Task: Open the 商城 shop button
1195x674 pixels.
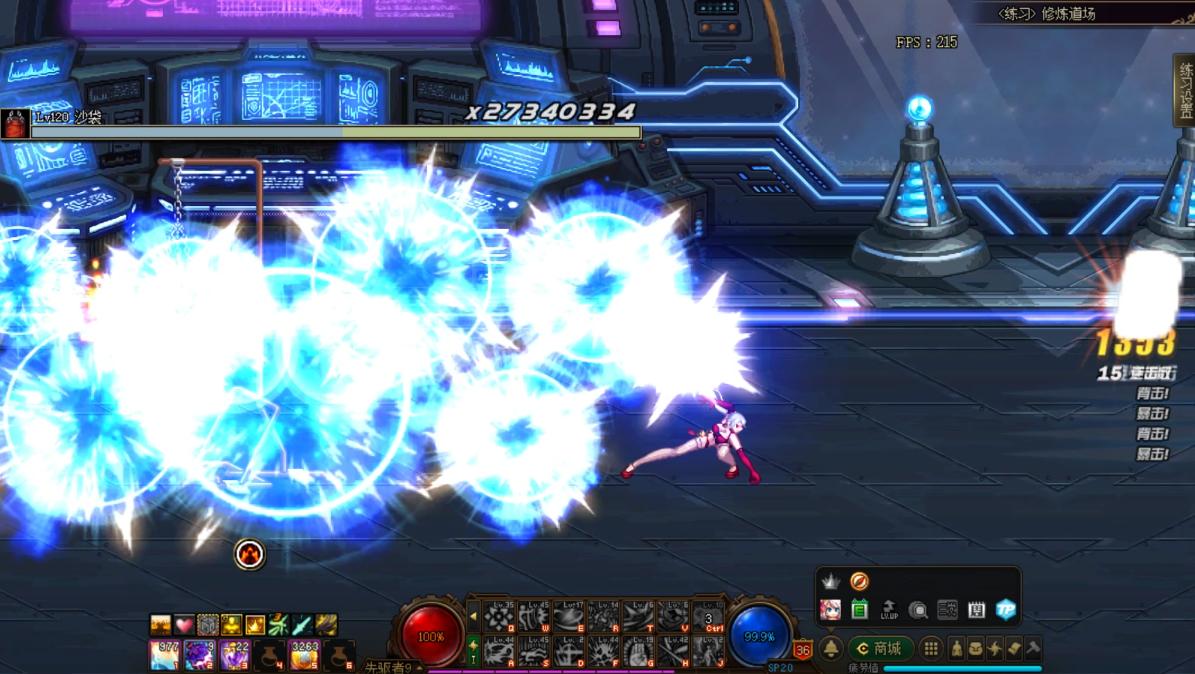Action: click(880, 649)
